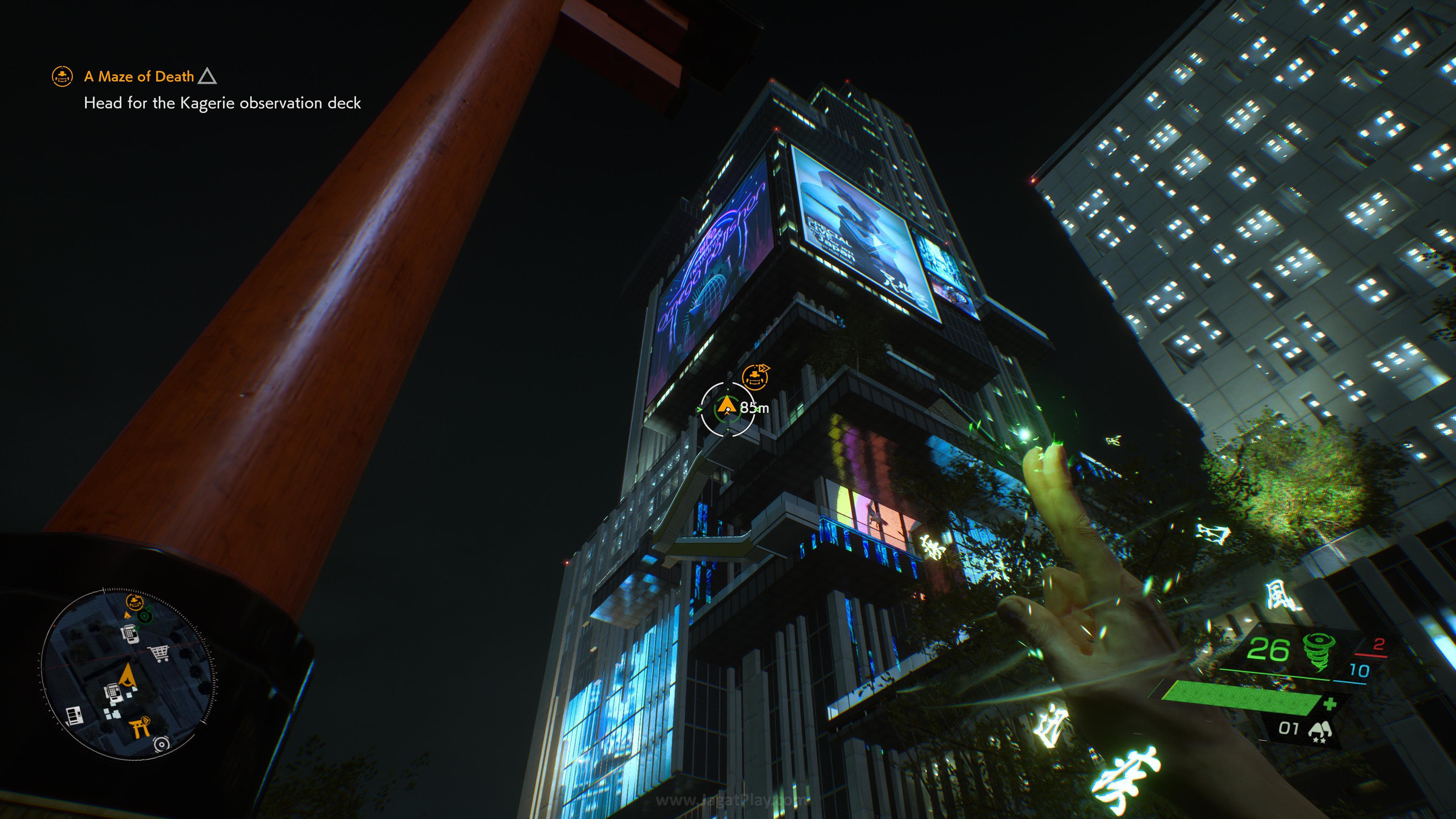Click the quest icon beside A Maze of Death
Screen dimensions: 1456x819
click(x=61, y=76)
